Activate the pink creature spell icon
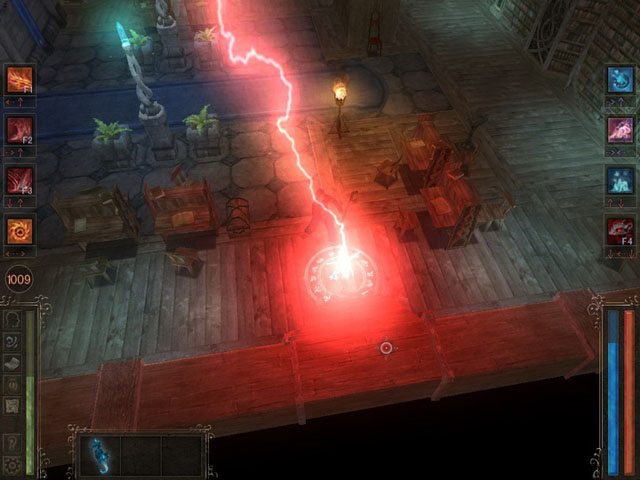640x480 pixels. (x=620, y=130)
